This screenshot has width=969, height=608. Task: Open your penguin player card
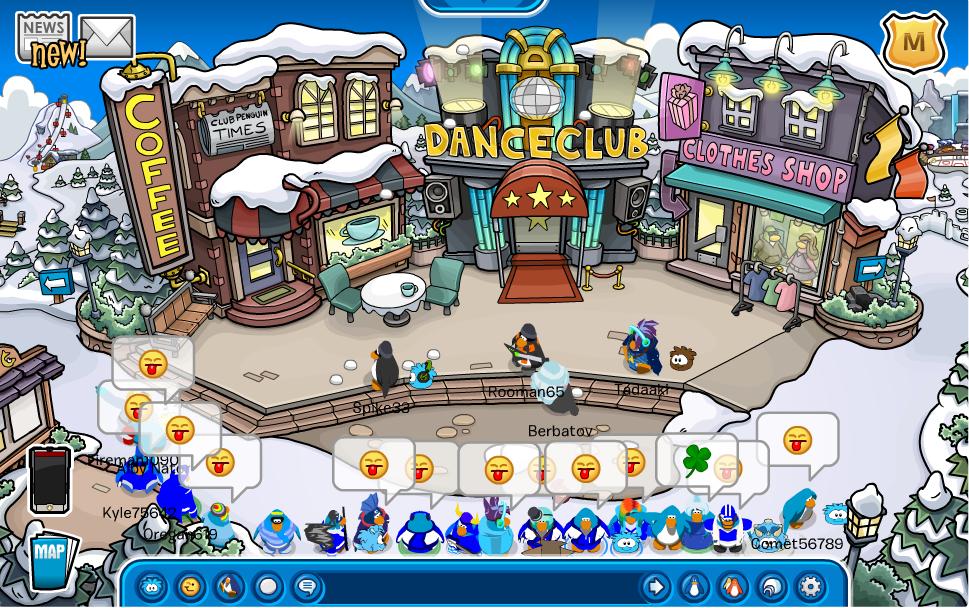695,587
